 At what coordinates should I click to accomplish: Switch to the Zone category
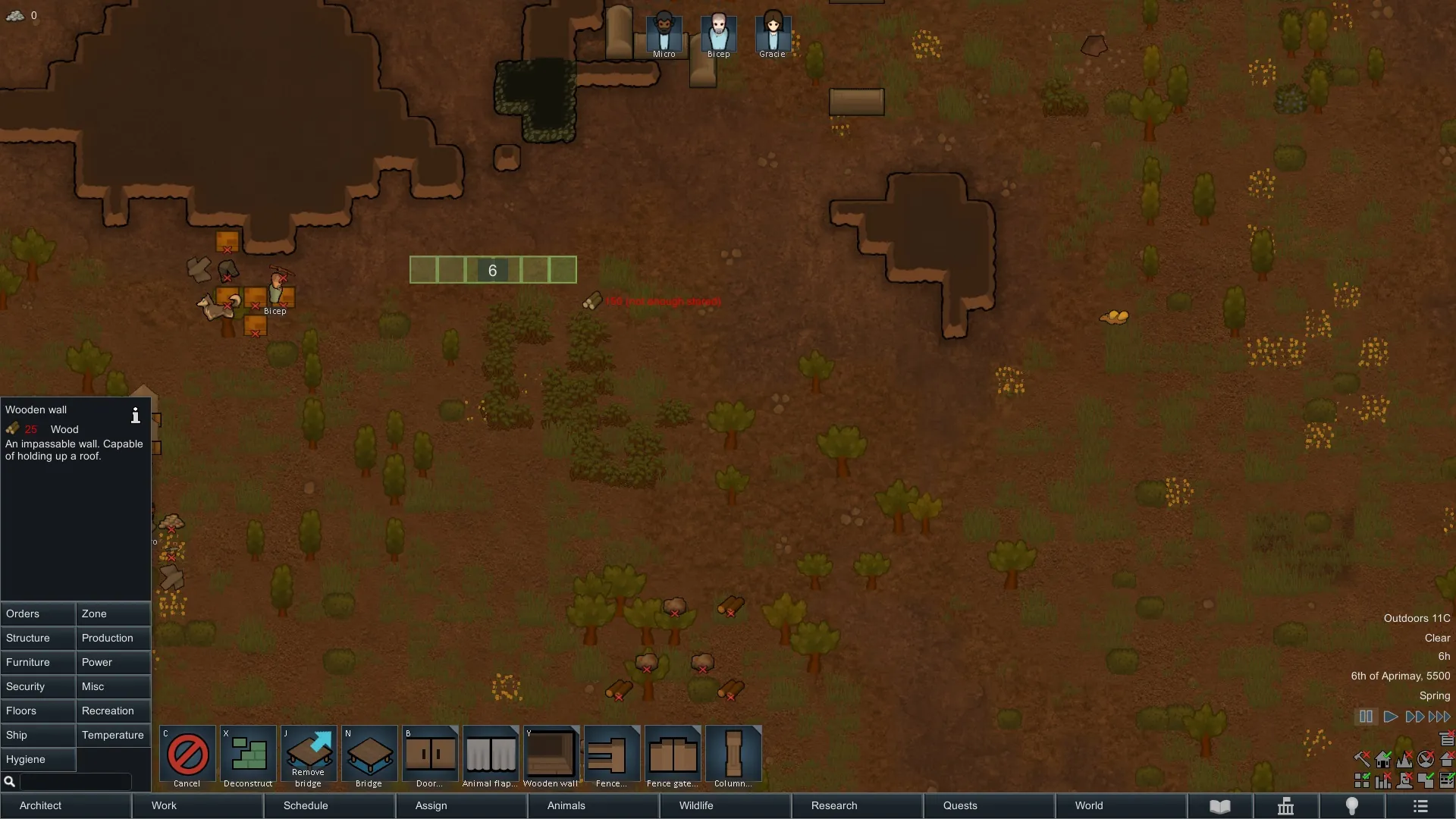coord(113,613)
